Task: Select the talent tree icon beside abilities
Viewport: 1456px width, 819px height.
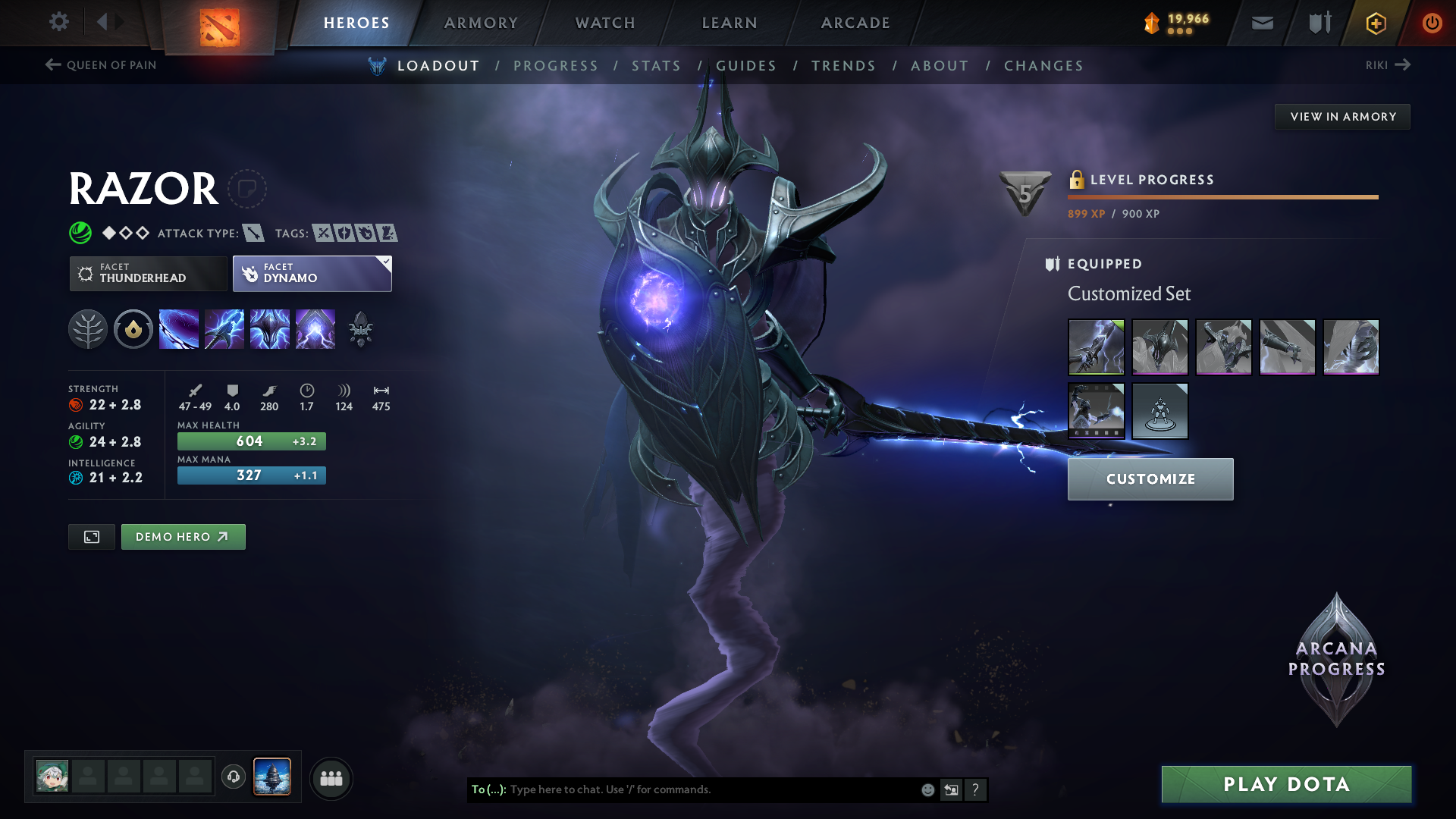Action: pyautogui.click(x=89, y=328)
